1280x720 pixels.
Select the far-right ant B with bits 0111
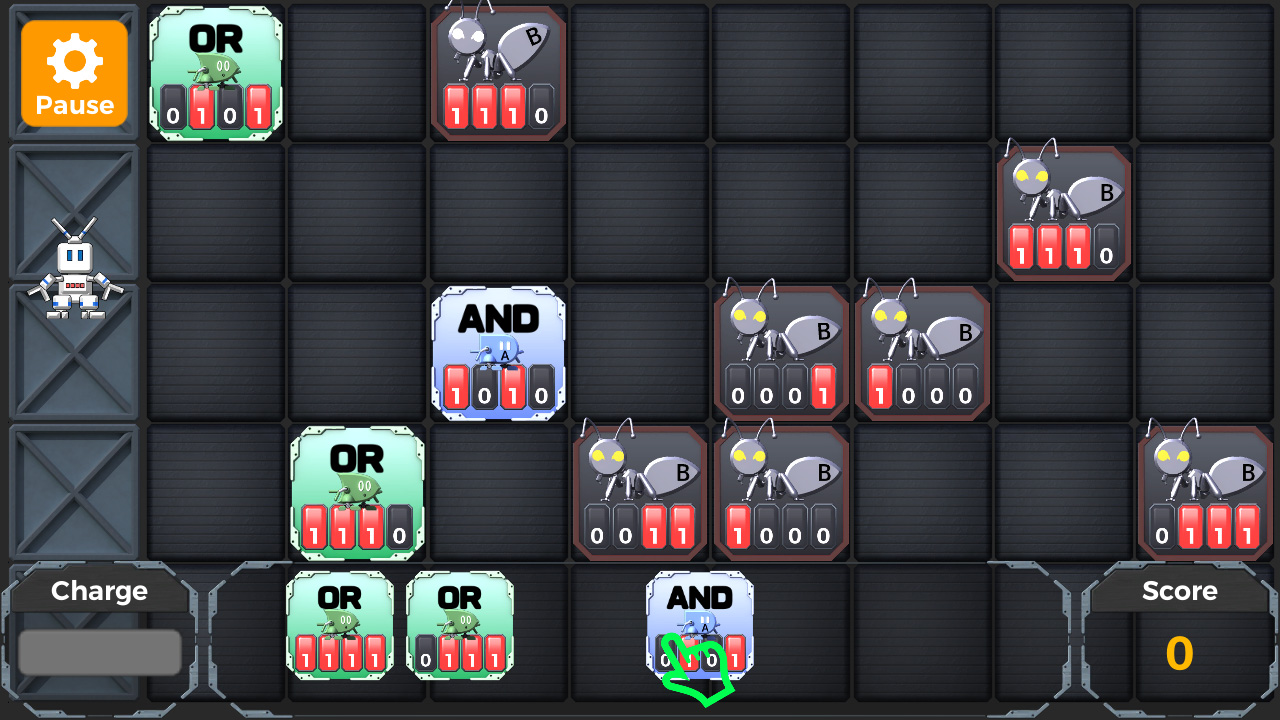click(1204, 490)
